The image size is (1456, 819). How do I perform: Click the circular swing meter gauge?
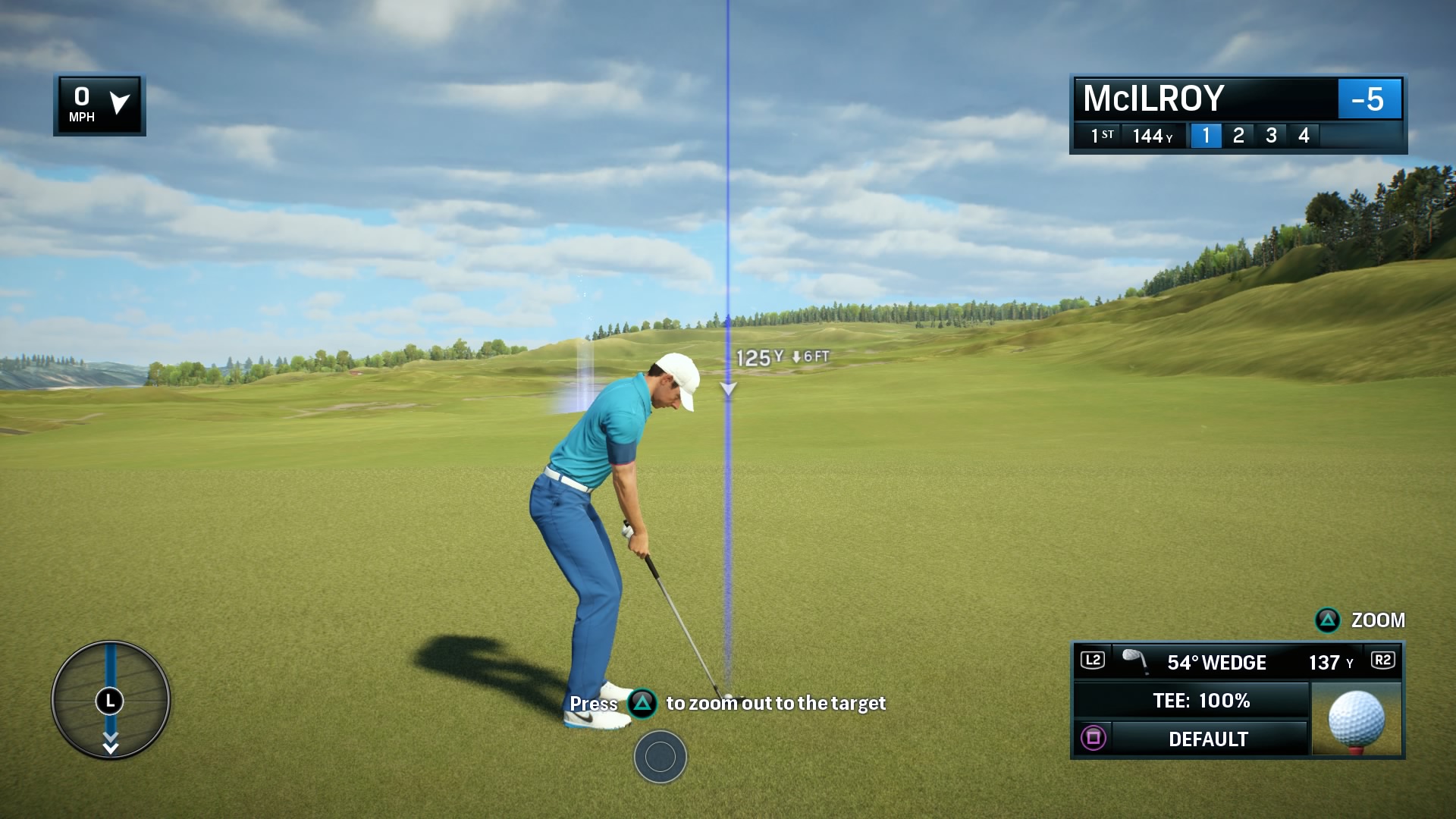pyautogui.click(x=111, y=699)
